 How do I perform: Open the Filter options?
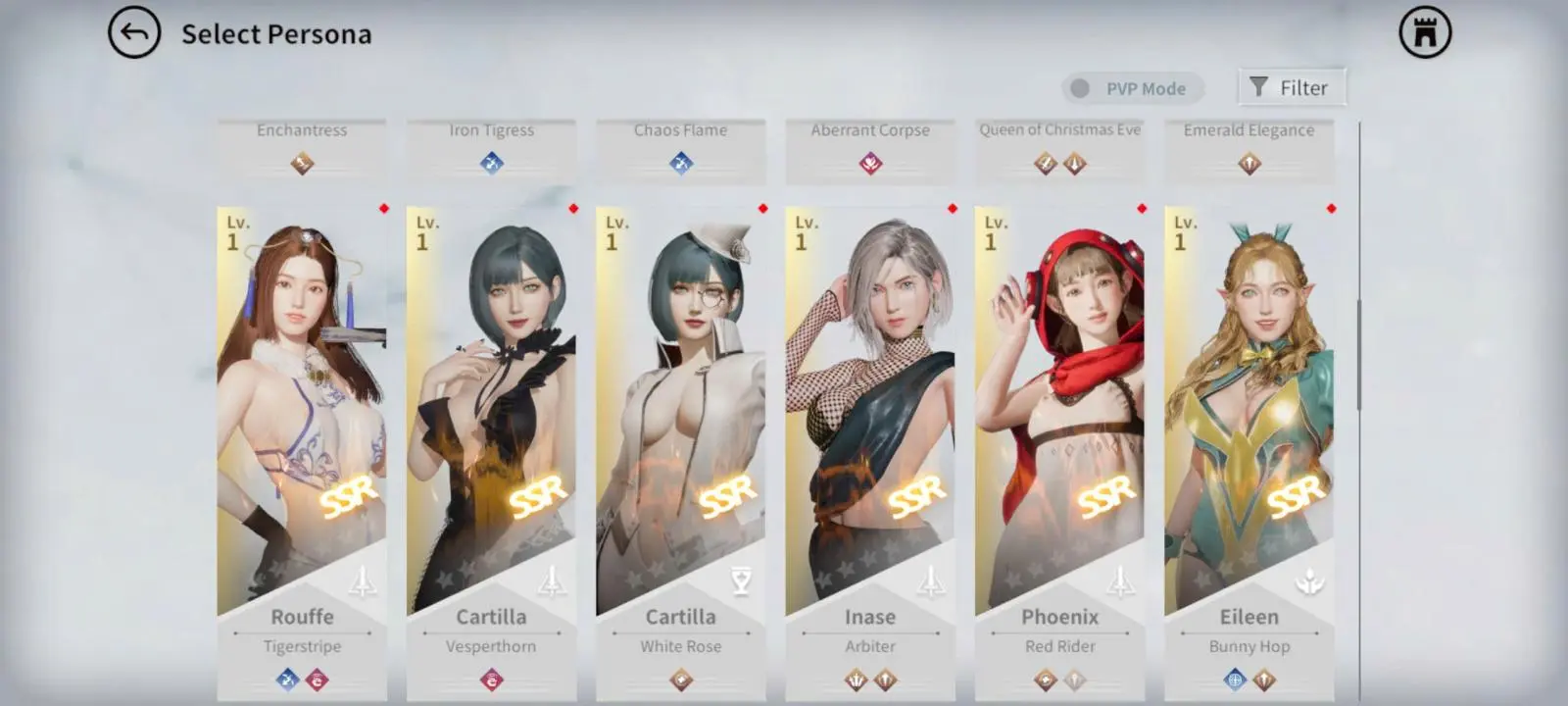click(x=1291, y=87)
